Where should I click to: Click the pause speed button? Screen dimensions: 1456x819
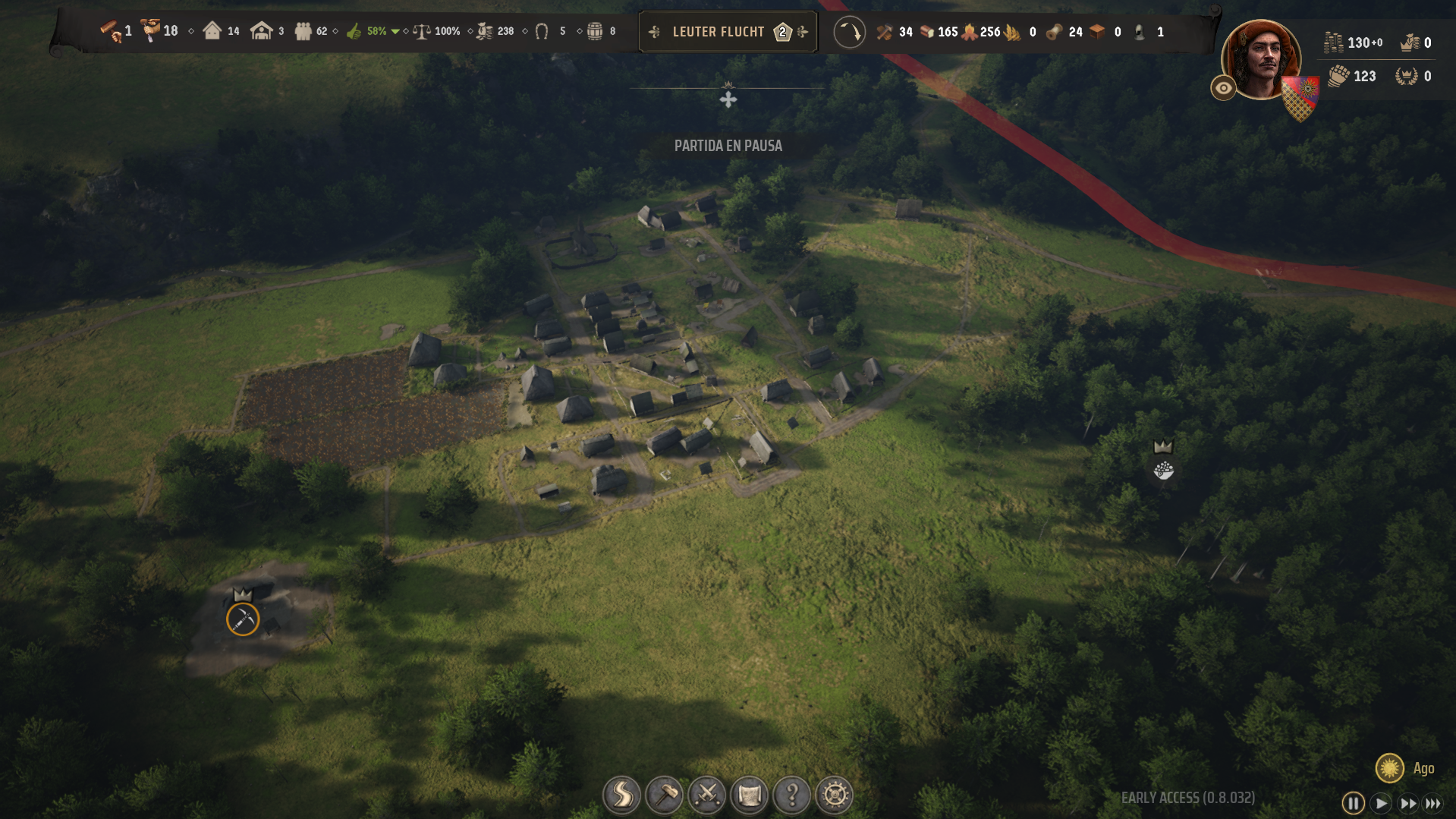1353,802
